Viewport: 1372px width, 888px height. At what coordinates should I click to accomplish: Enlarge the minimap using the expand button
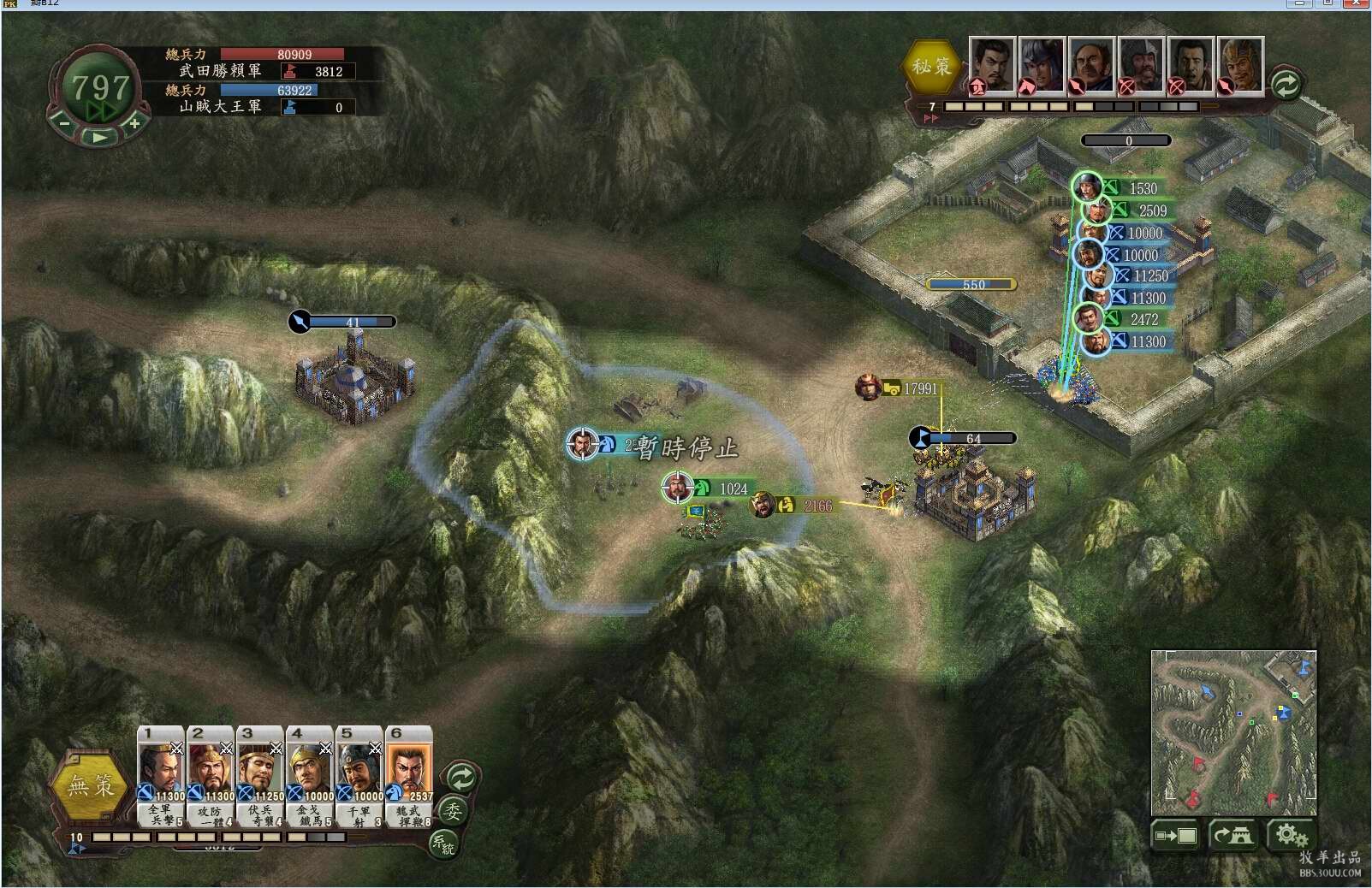point(1175,835)
